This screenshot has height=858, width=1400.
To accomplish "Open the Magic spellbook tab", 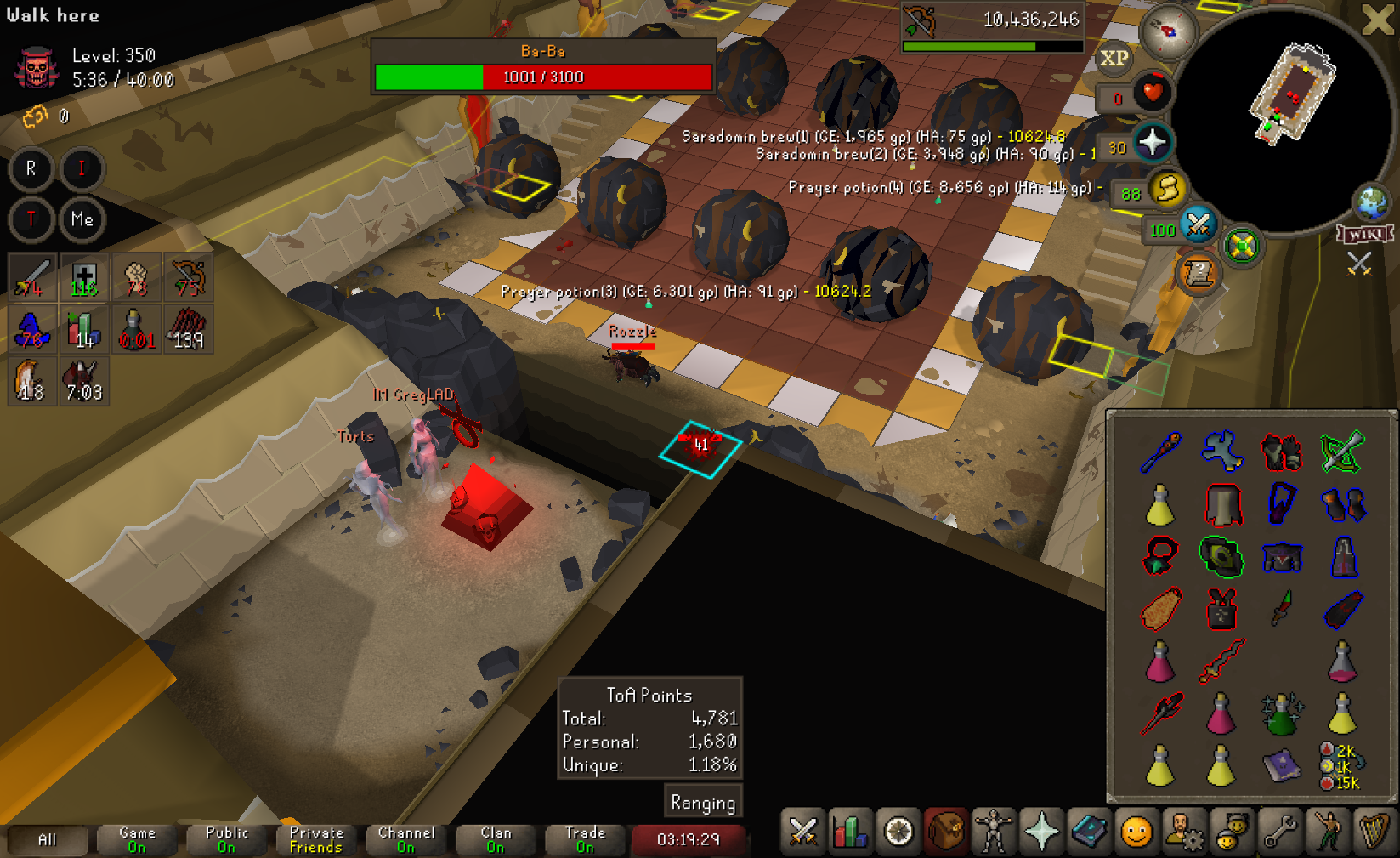I will pos(1089,832).
